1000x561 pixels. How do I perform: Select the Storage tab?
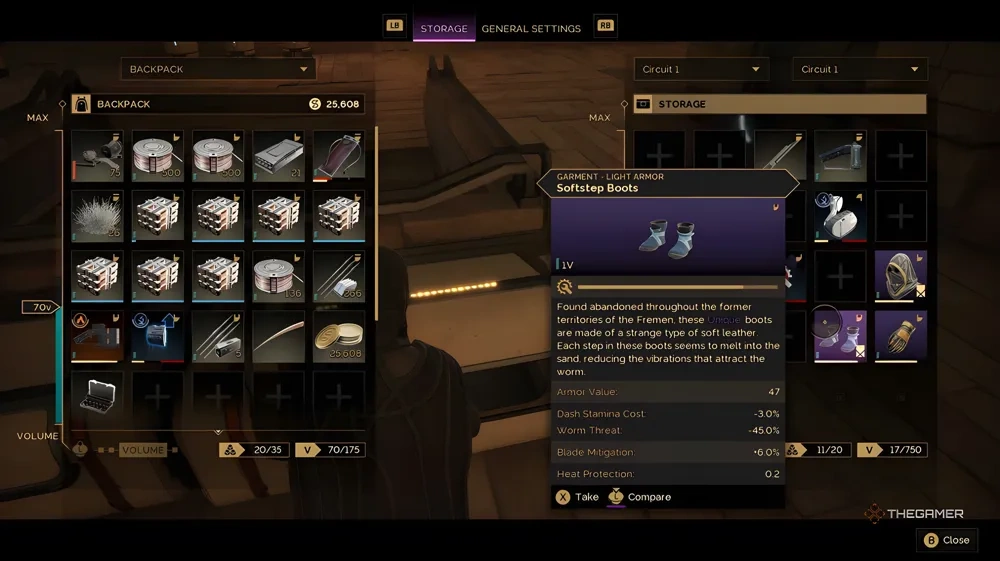point(444,28)
